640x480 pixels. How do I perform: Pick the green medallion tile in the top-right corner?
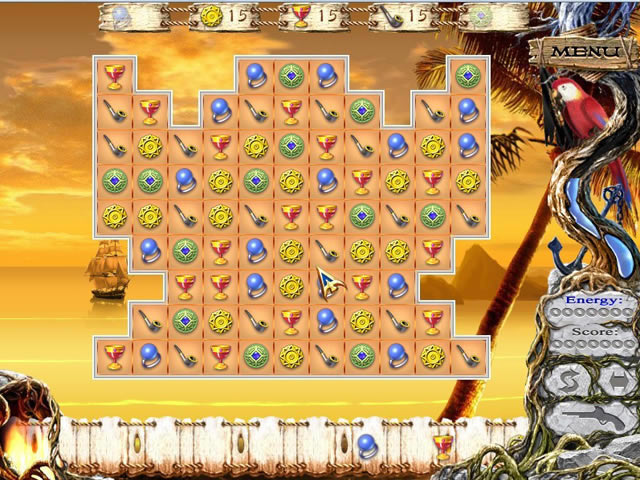click(467, 75)
